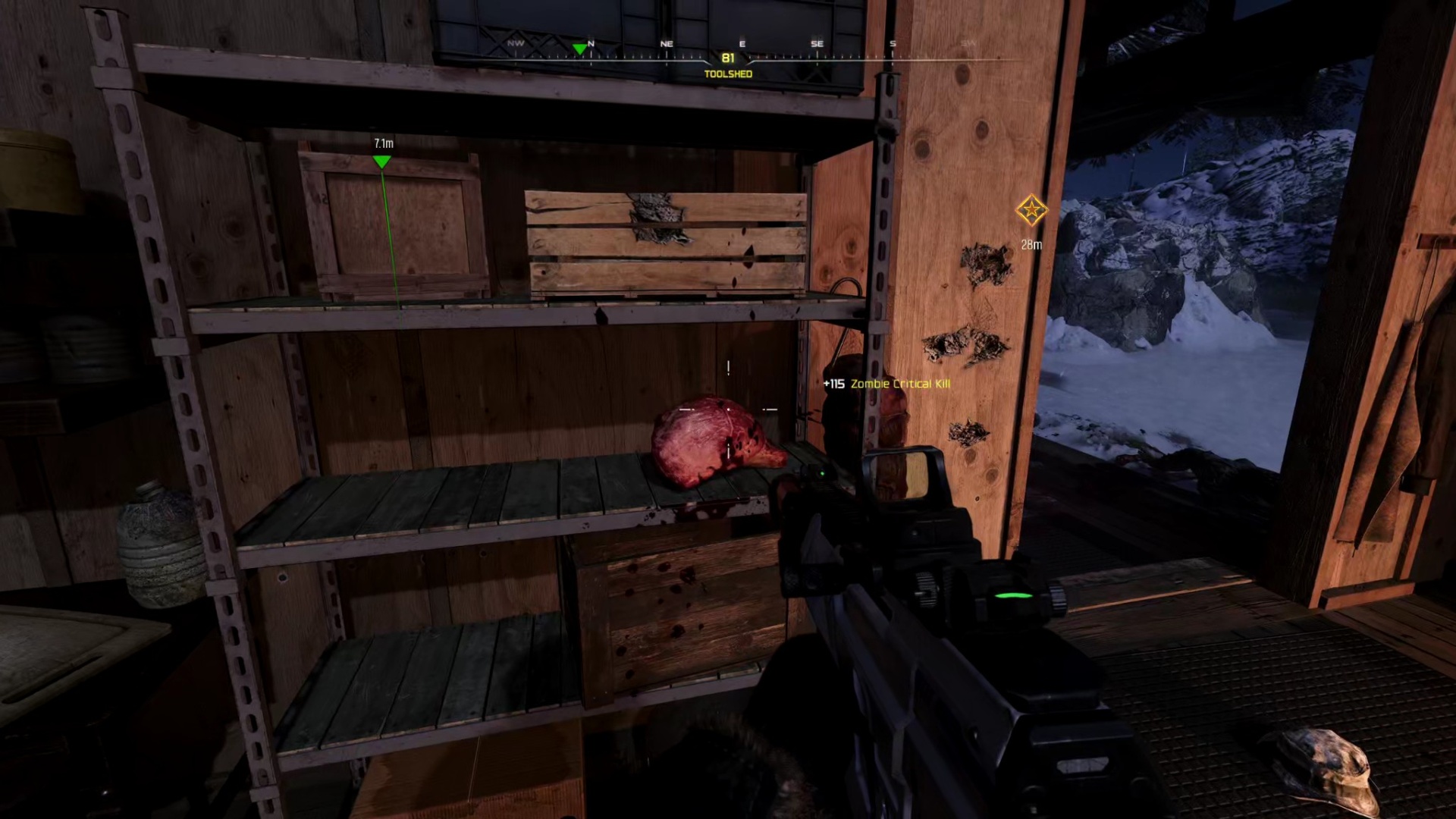
Task: Click the heading value 81 on the compass
Action: coord(728,57)
